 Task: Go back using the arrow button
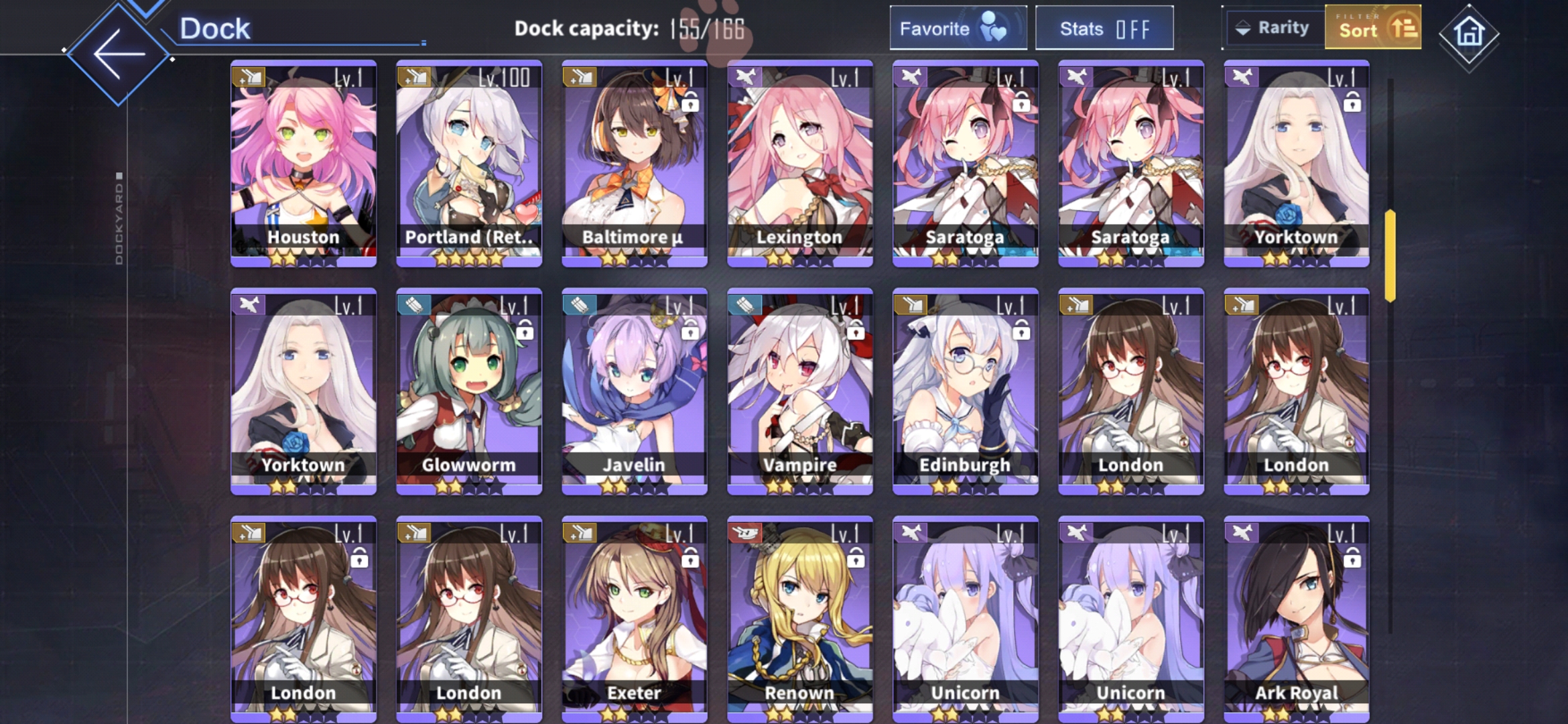coord(119,54)
